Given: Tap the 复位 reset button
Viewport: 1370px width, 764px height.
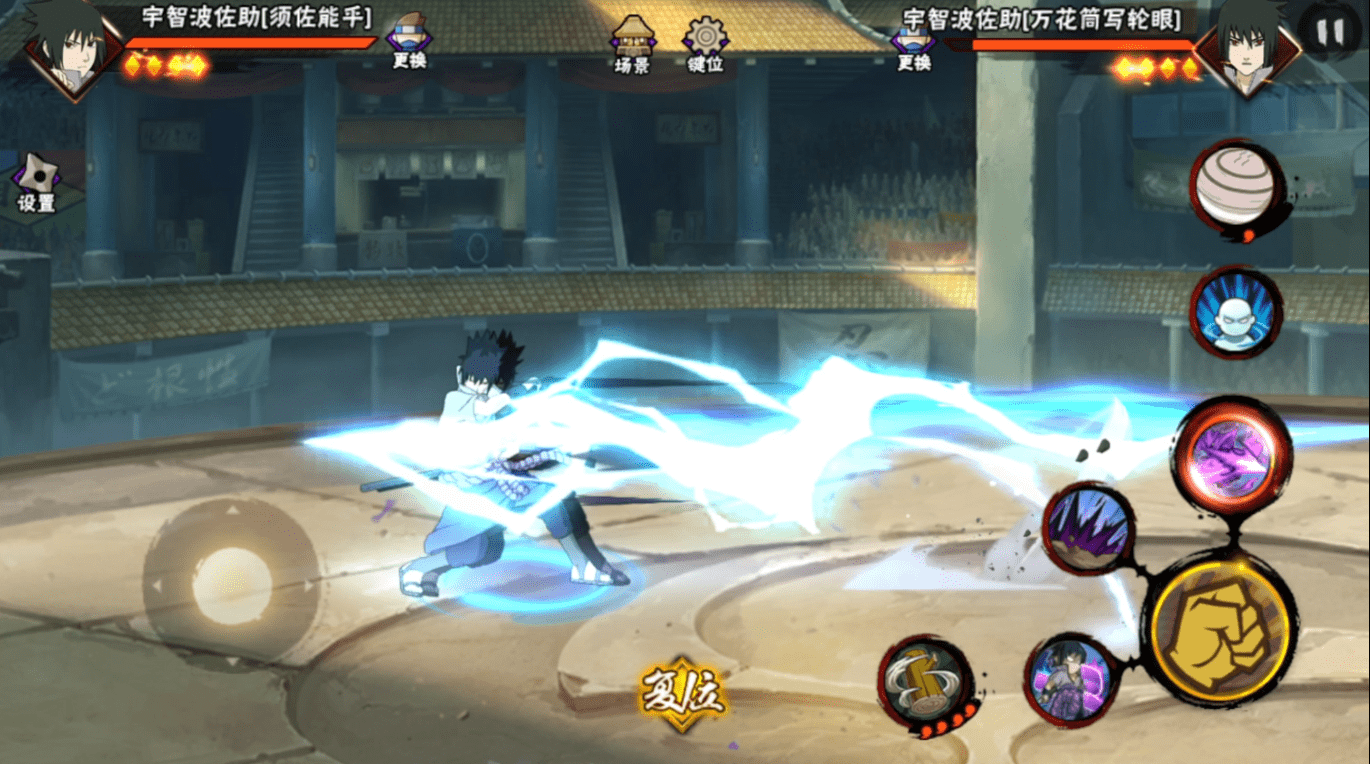Looking at the screenshot, I should 683,692.
